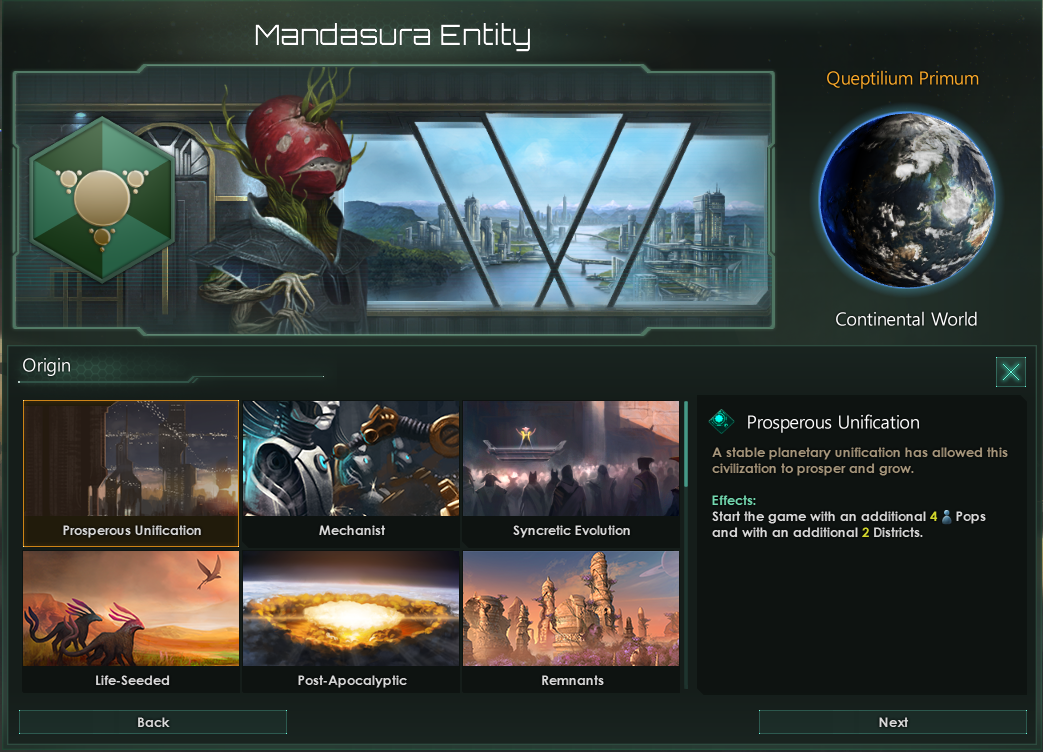Choose the Mechanist origin
This screenshot has height=752, width=1043.
[351, 473]
